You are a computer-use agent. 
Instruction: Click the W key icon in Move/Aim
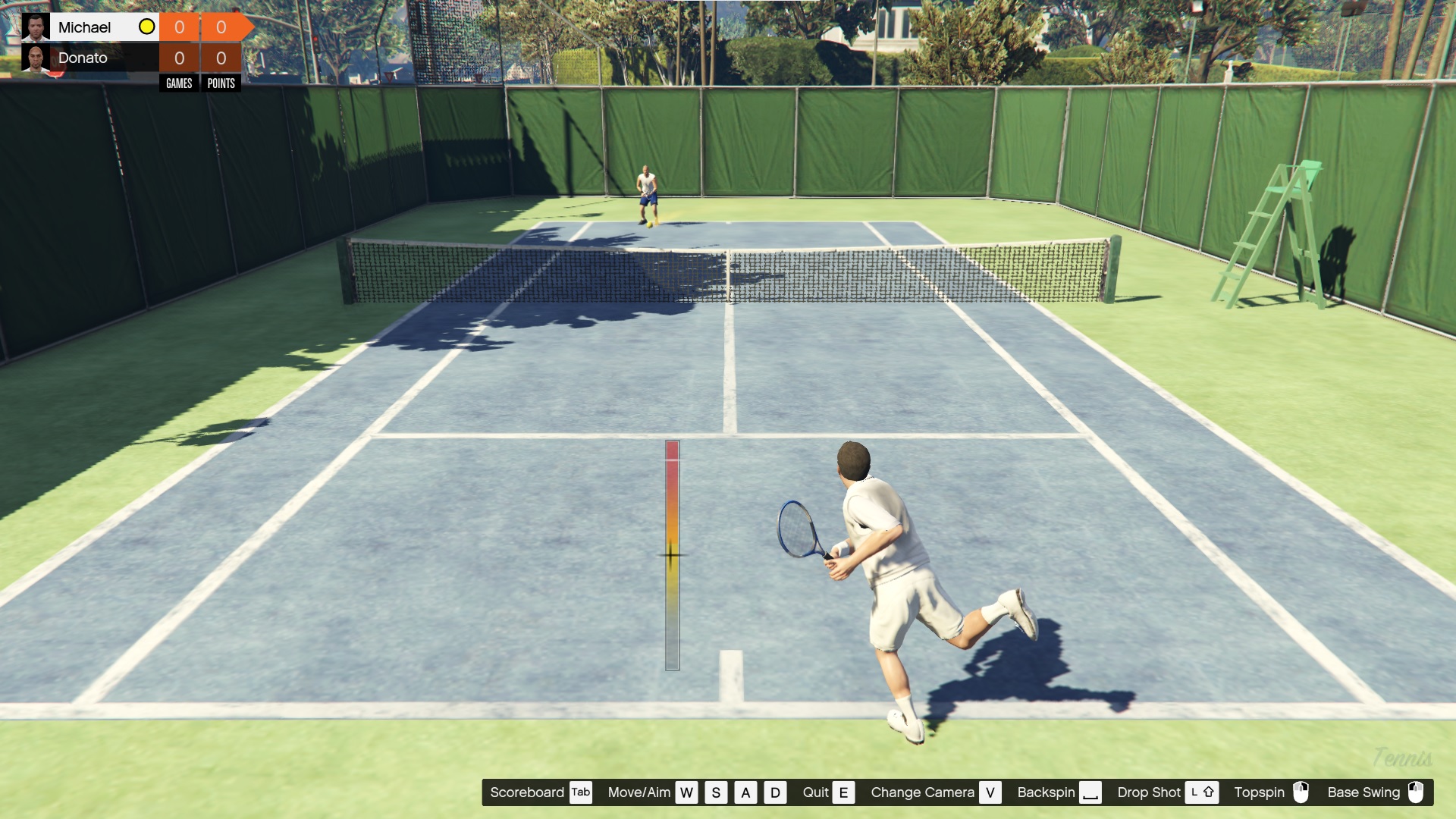[x=686, y=792]
